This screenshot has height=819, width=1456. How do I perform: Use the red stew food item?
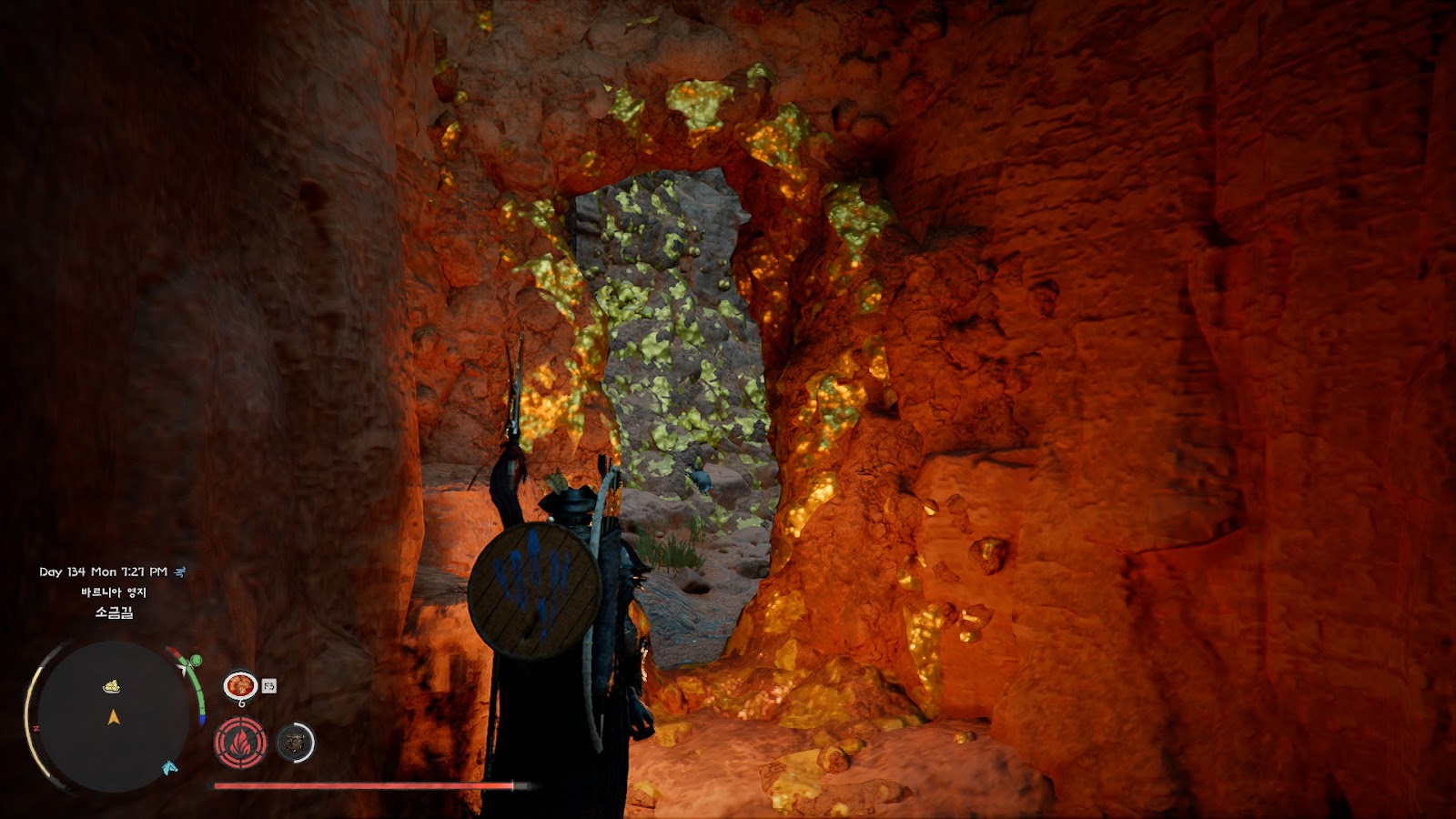click(240, 685)
